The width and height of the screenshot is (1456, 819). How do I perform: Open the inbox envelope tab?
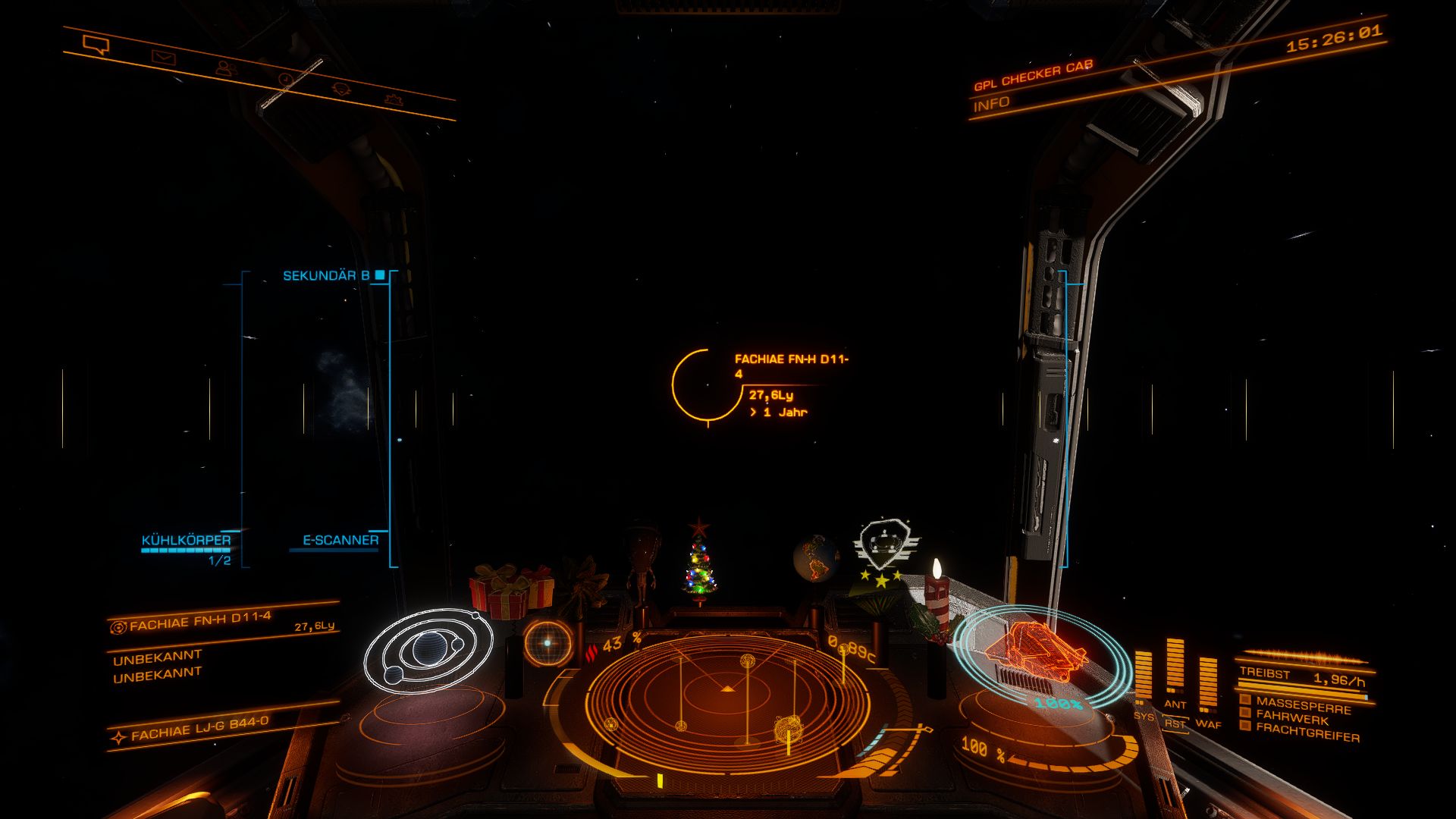(163, 57)
